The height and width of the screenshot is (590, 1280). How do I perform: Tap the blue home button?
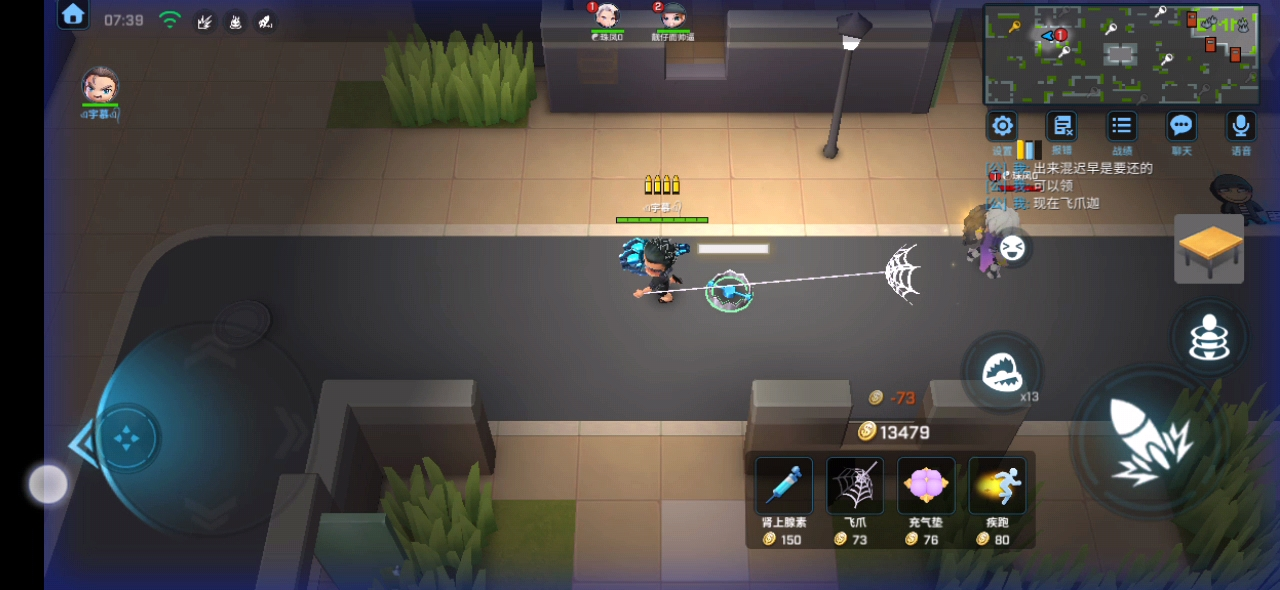tap(73, 14)
